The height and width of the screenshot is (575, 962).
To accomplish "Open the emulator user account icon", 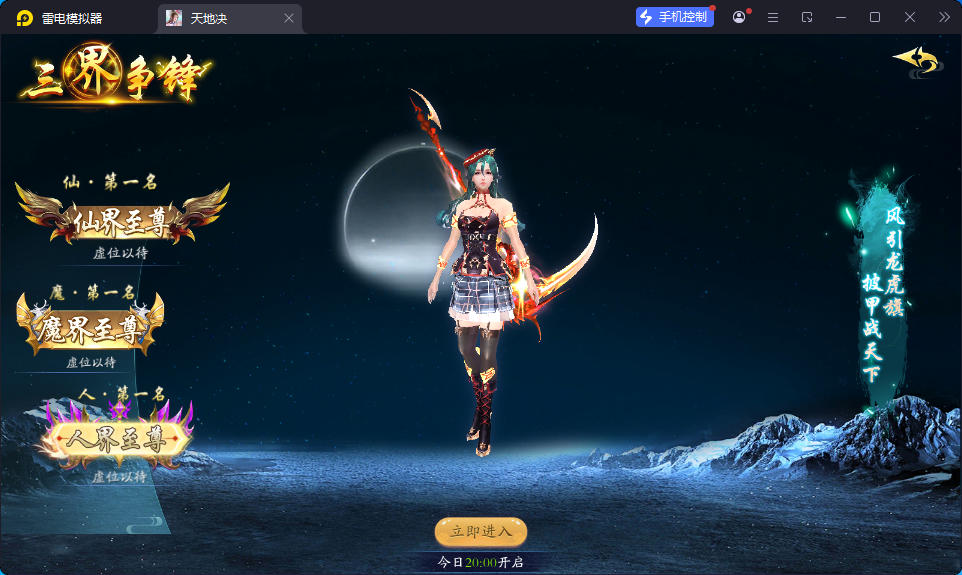I will click(x=739, y=17).
